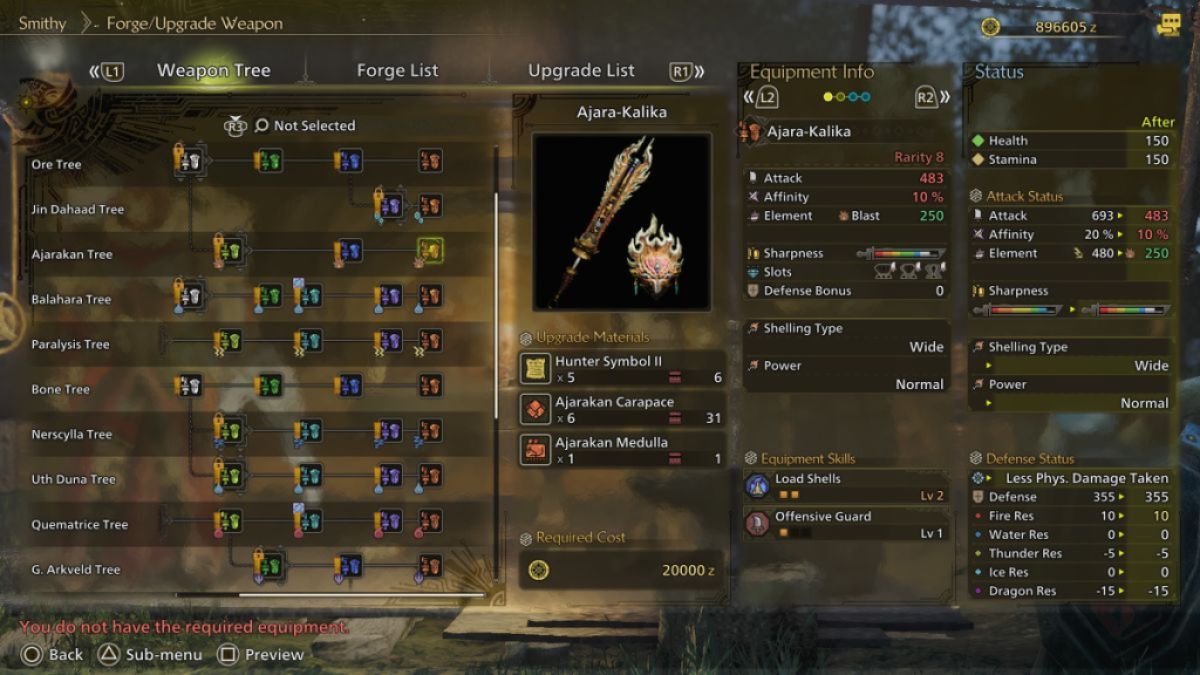Viewport: 1200px width, 675px height.
Task: Select the Ore Tree row label
Action: coord(57,164)
